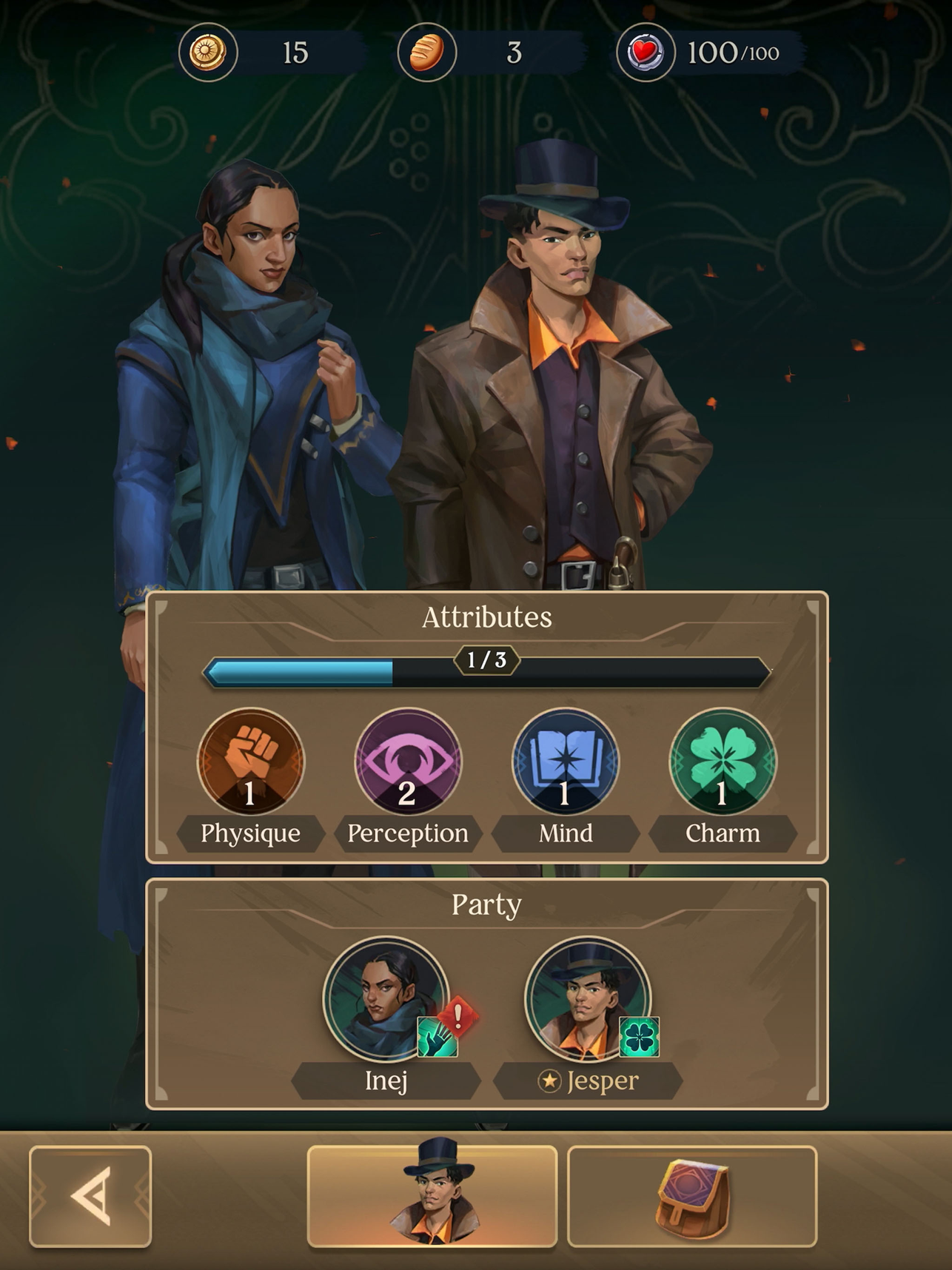Select the Perception attribute icon
Screen dimensions: 952x1270
pos(408,760)
